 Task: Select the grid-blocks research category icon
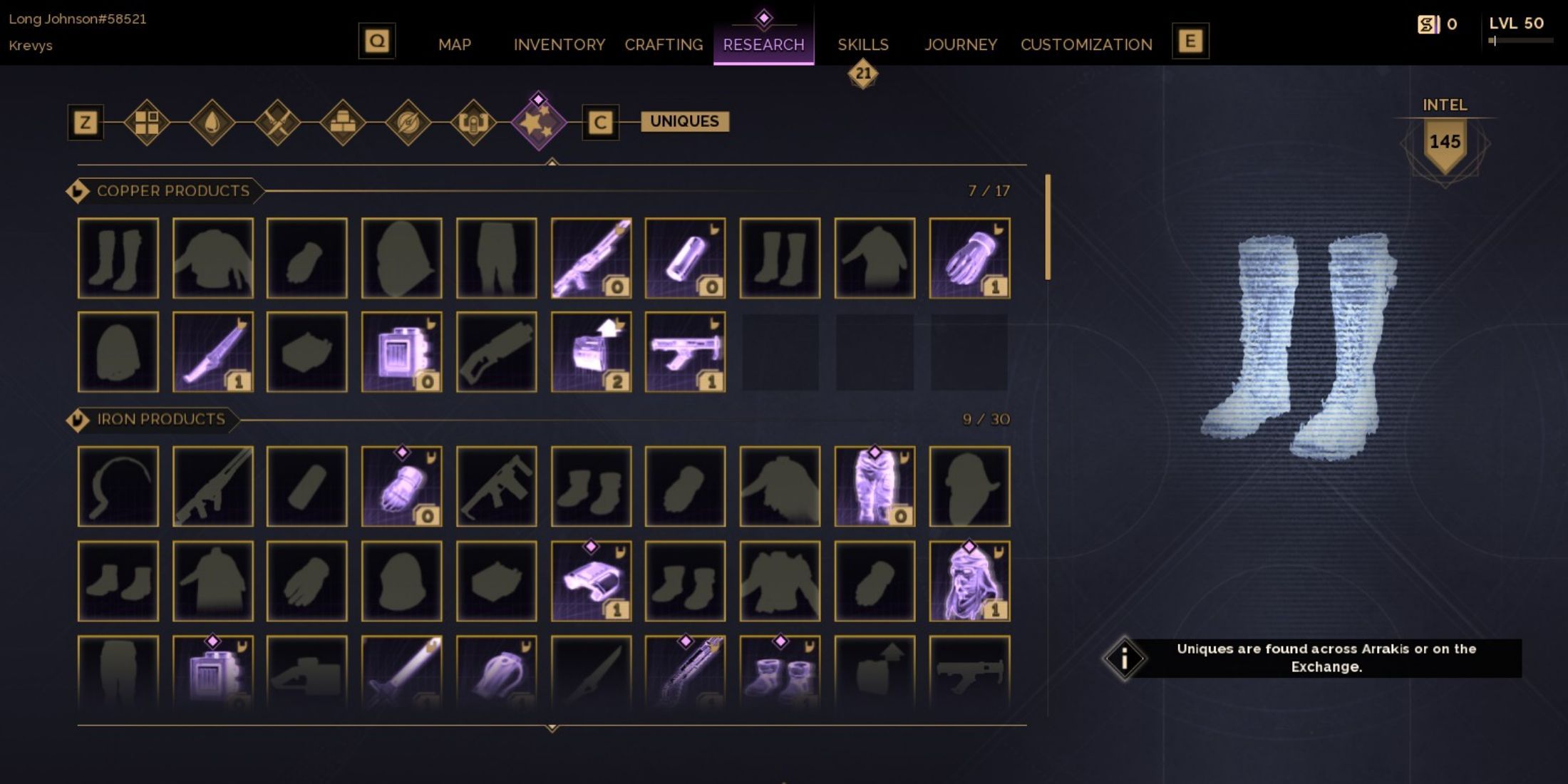click(x=146, y=123)
